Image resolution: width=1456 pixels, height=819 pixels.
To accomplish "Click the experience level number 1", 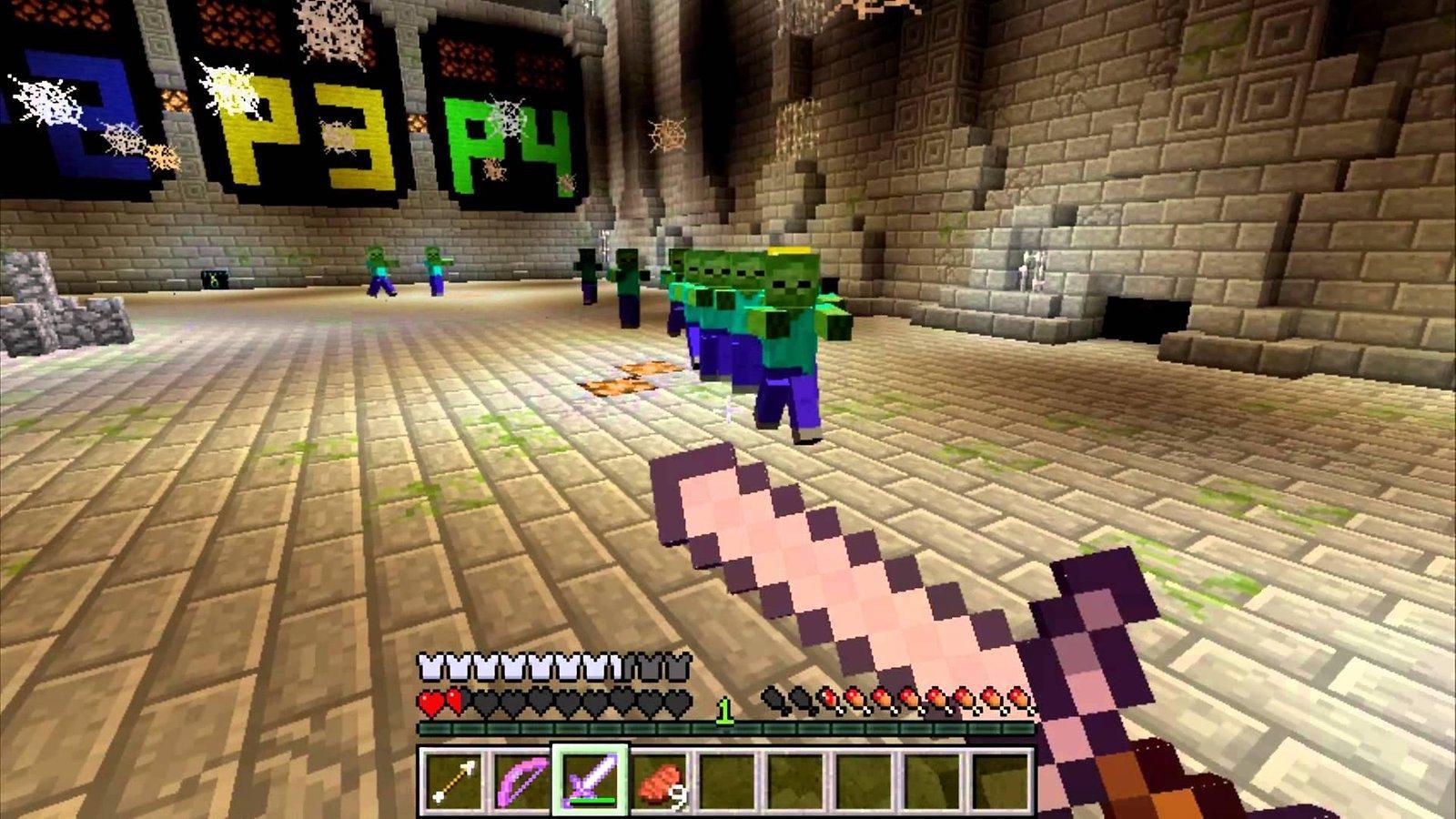I will tap(724, 711).
